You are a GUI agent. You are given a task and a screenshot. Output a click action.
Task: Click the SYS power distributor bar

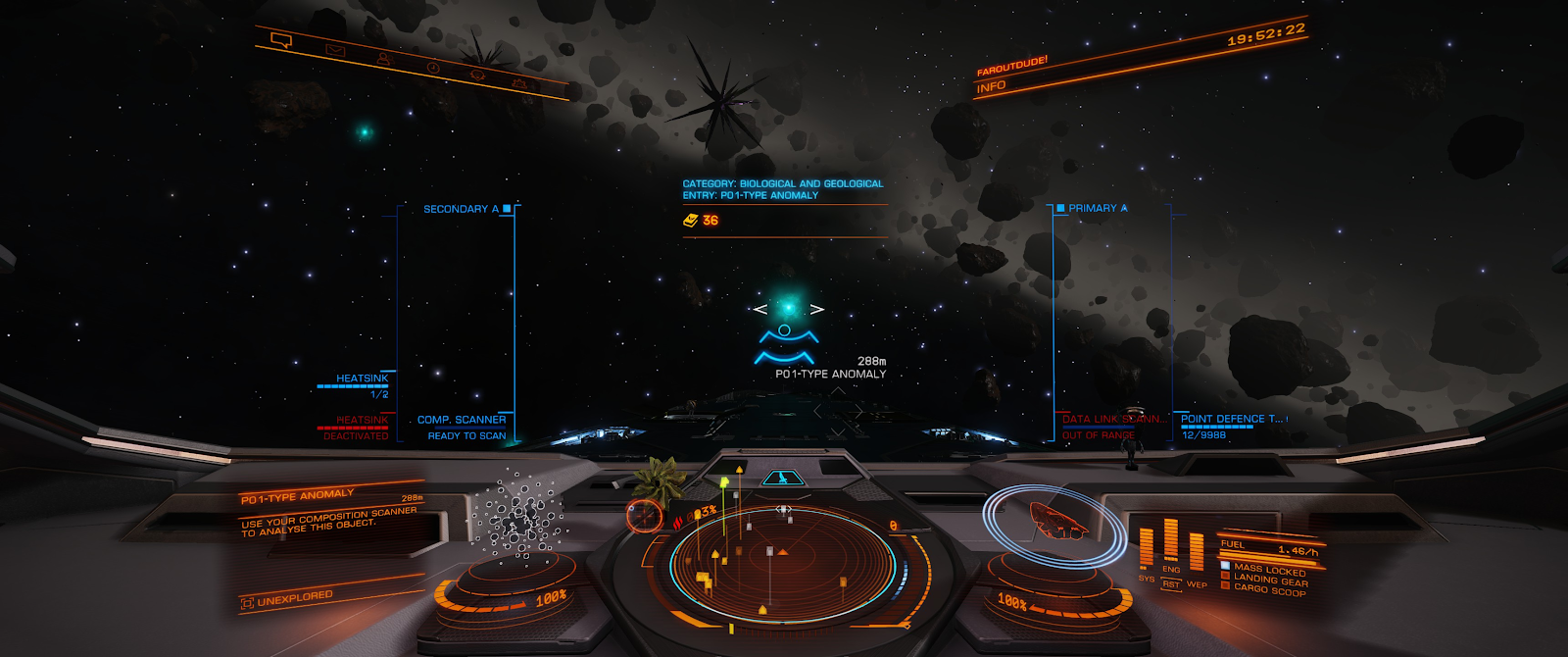coord(1147,547)
